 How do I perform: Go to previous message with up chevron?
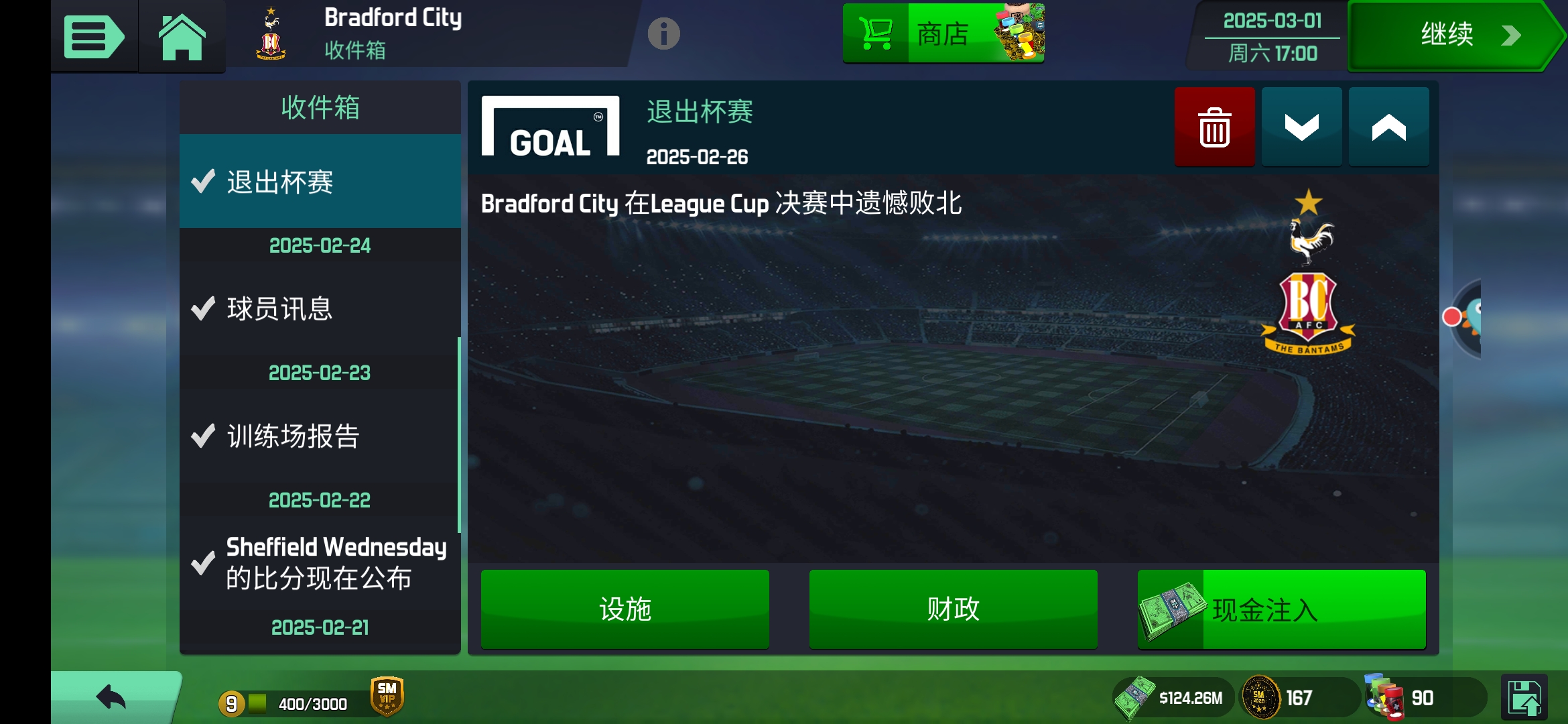coord(1388,126)
